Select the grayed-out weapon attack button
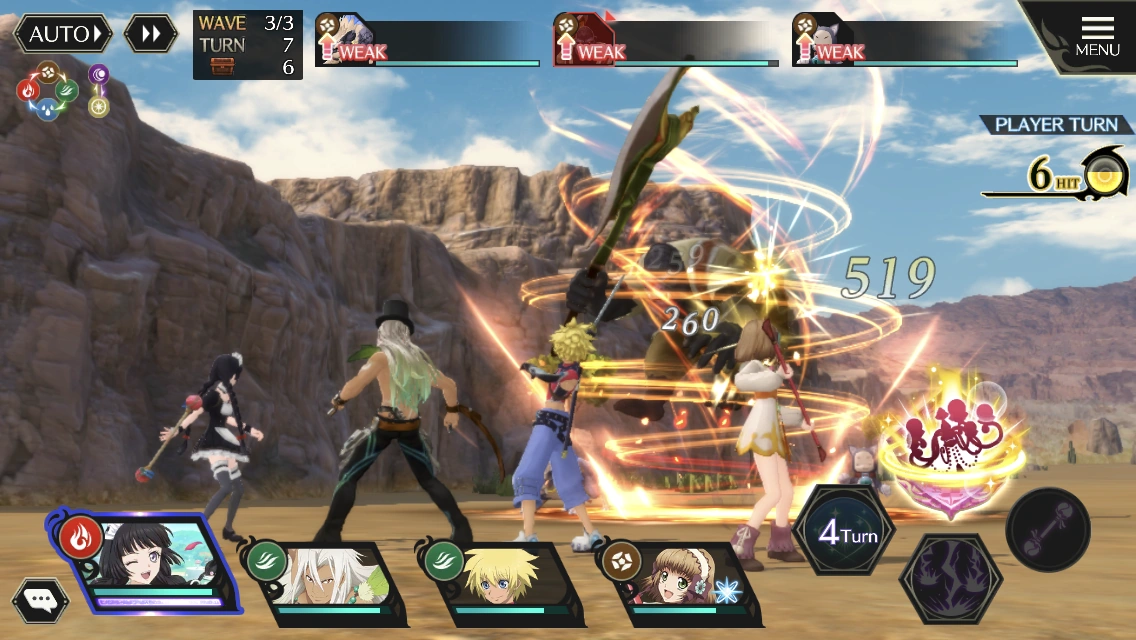 click(x=1048, y=529)
